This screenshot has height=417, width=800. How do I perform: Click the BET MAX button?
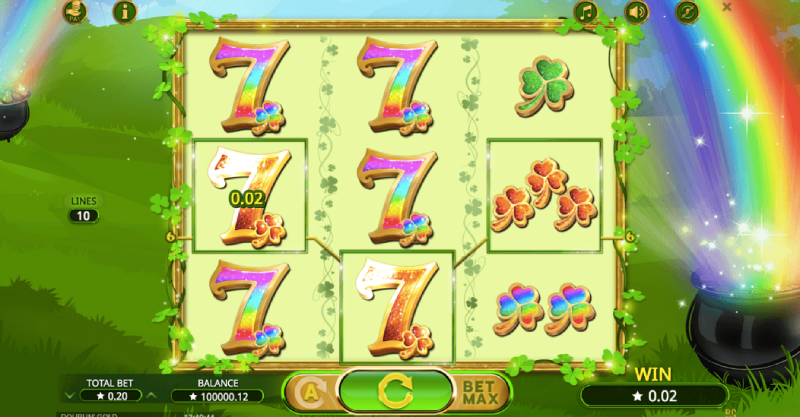(479, 392)
